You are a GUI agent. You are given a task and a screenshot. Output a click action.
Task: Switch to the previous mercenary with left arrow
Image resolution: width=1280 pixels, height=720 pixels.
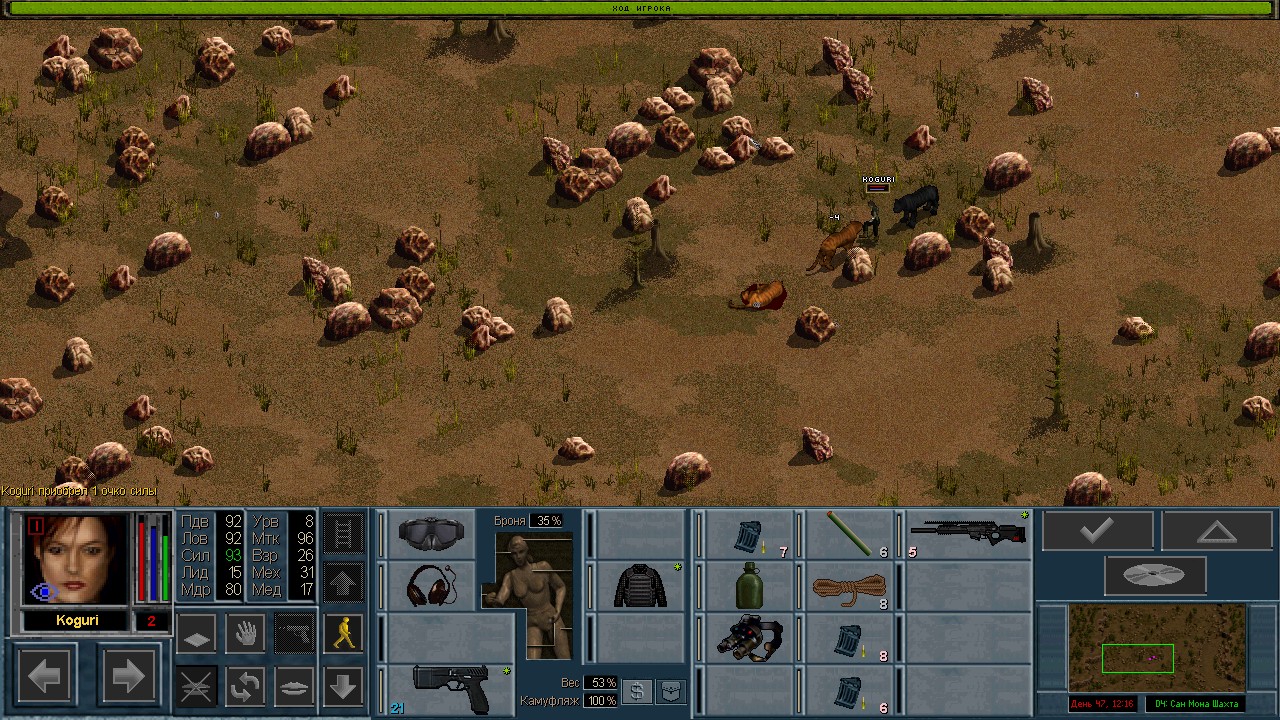[x=45, y=677]
